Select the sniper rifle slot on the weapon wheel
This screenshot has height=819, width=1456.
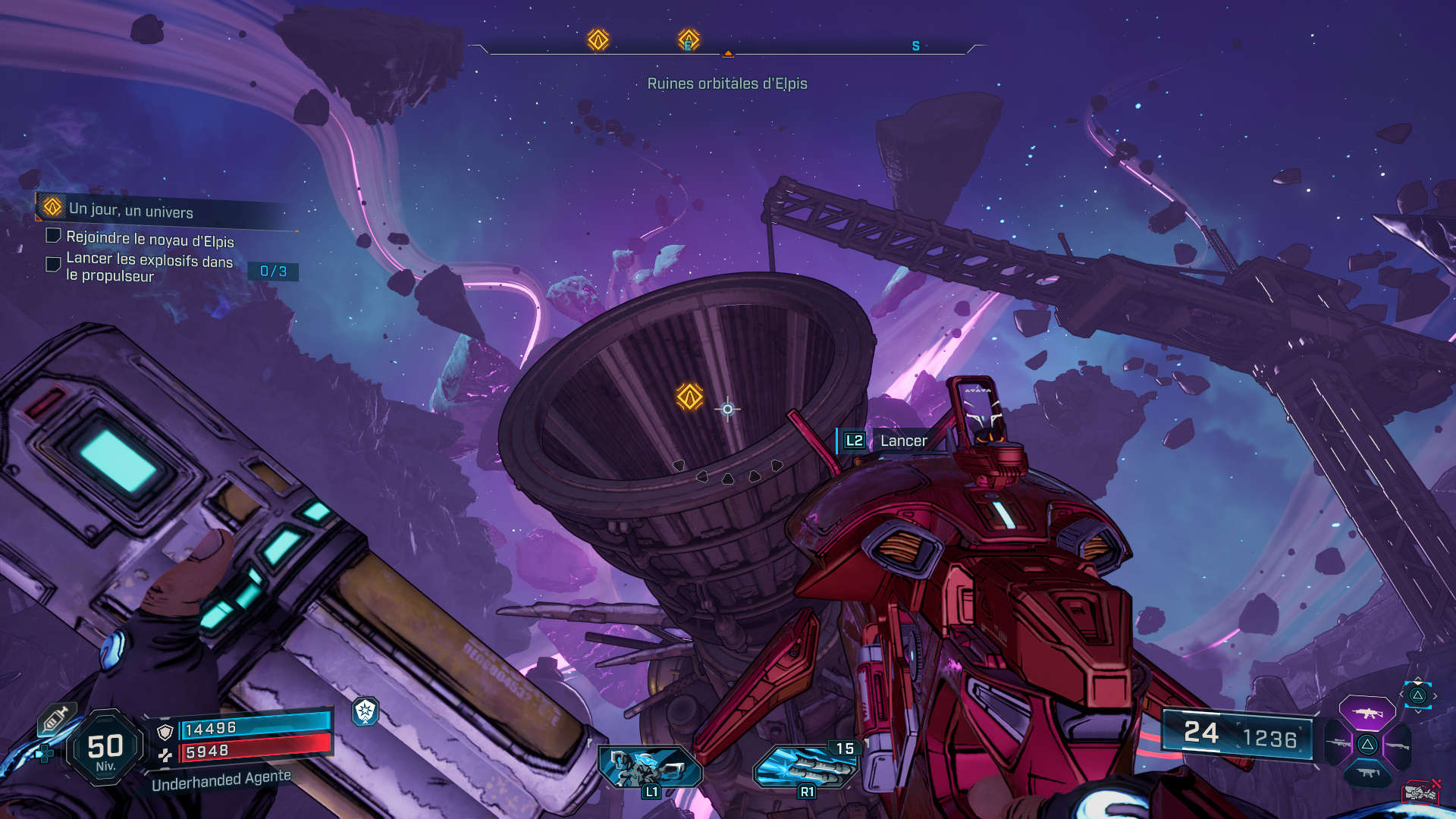tap(1338, 743)
